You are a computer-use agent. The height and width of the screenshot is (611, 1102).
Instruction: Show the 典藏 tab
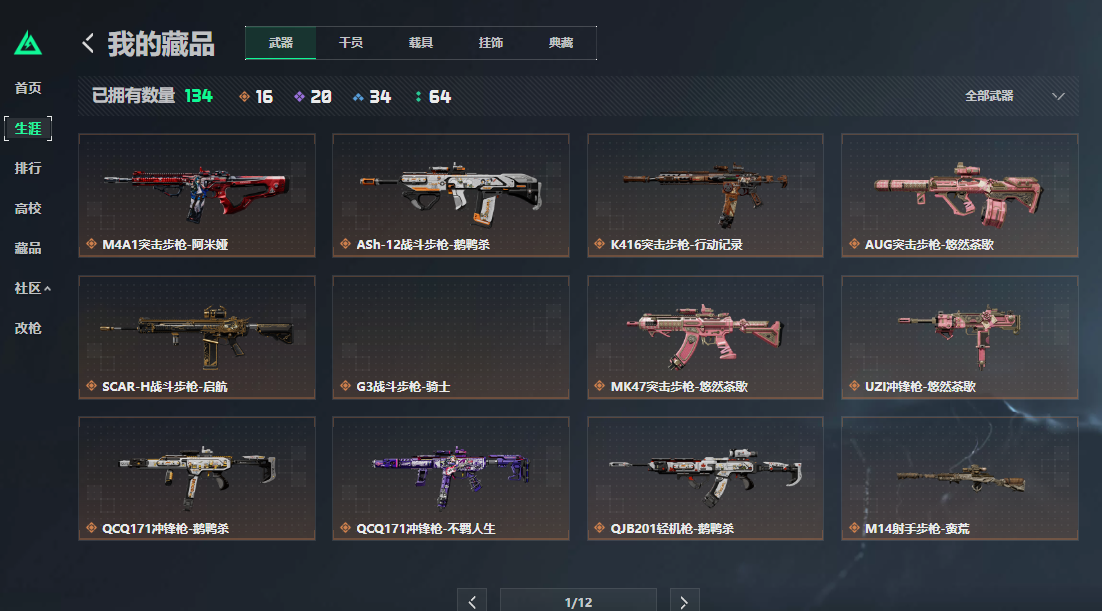tap(561, 43)
